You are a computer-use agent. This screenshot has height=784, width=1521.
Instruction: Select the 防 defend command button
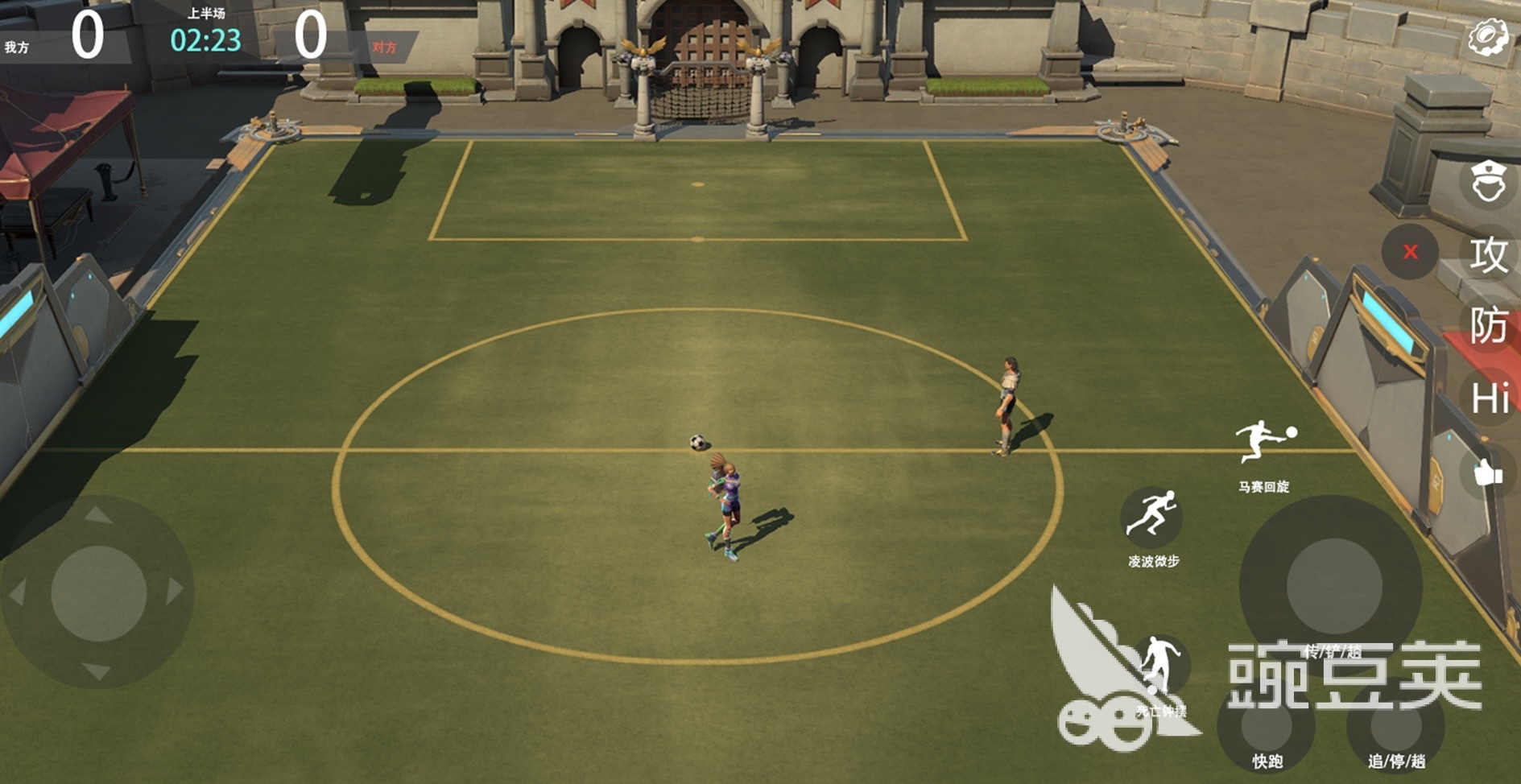tap(1488, 326)
